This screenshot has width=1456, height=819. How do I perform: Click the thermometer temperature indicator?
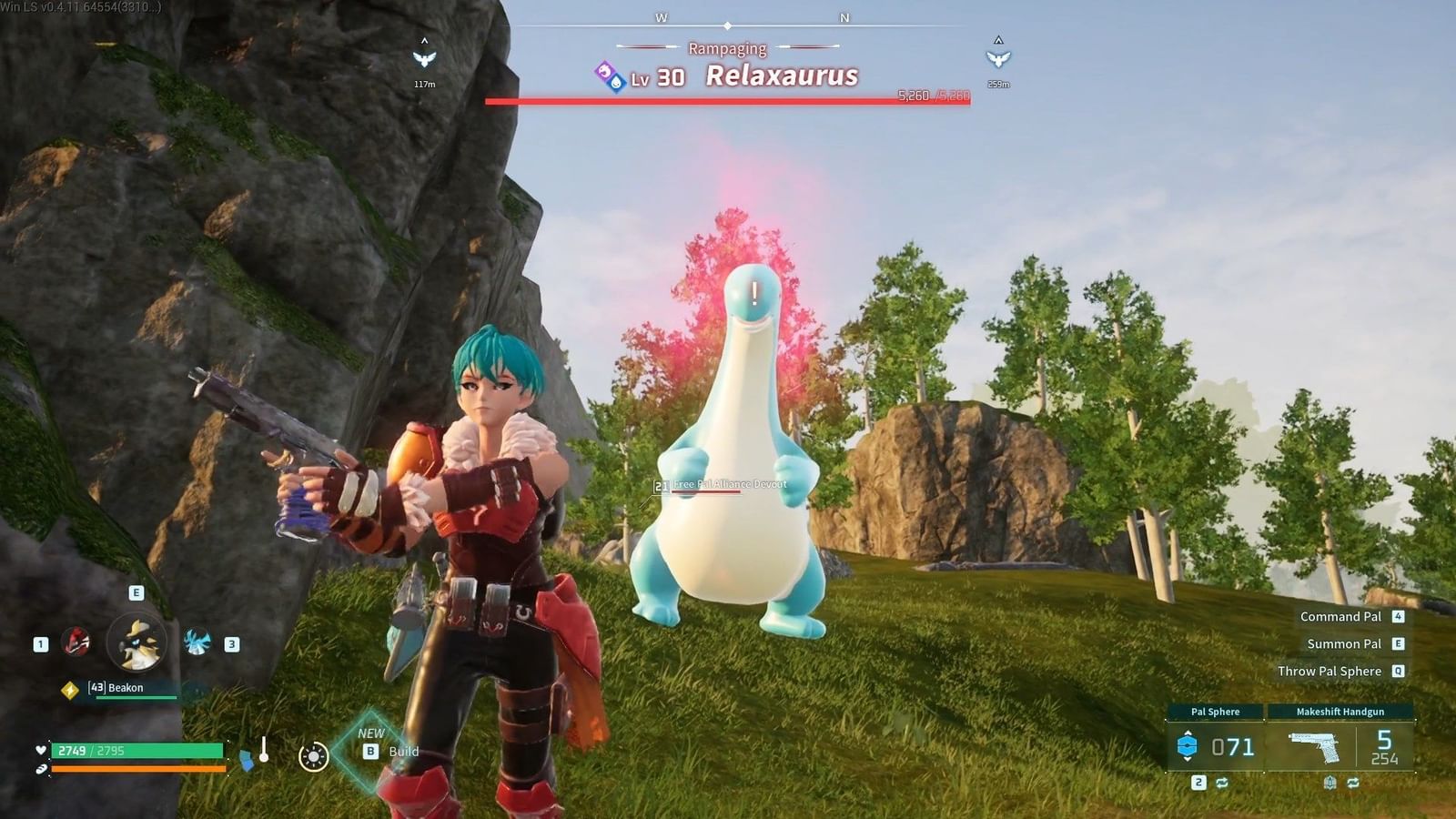point(265,750)
